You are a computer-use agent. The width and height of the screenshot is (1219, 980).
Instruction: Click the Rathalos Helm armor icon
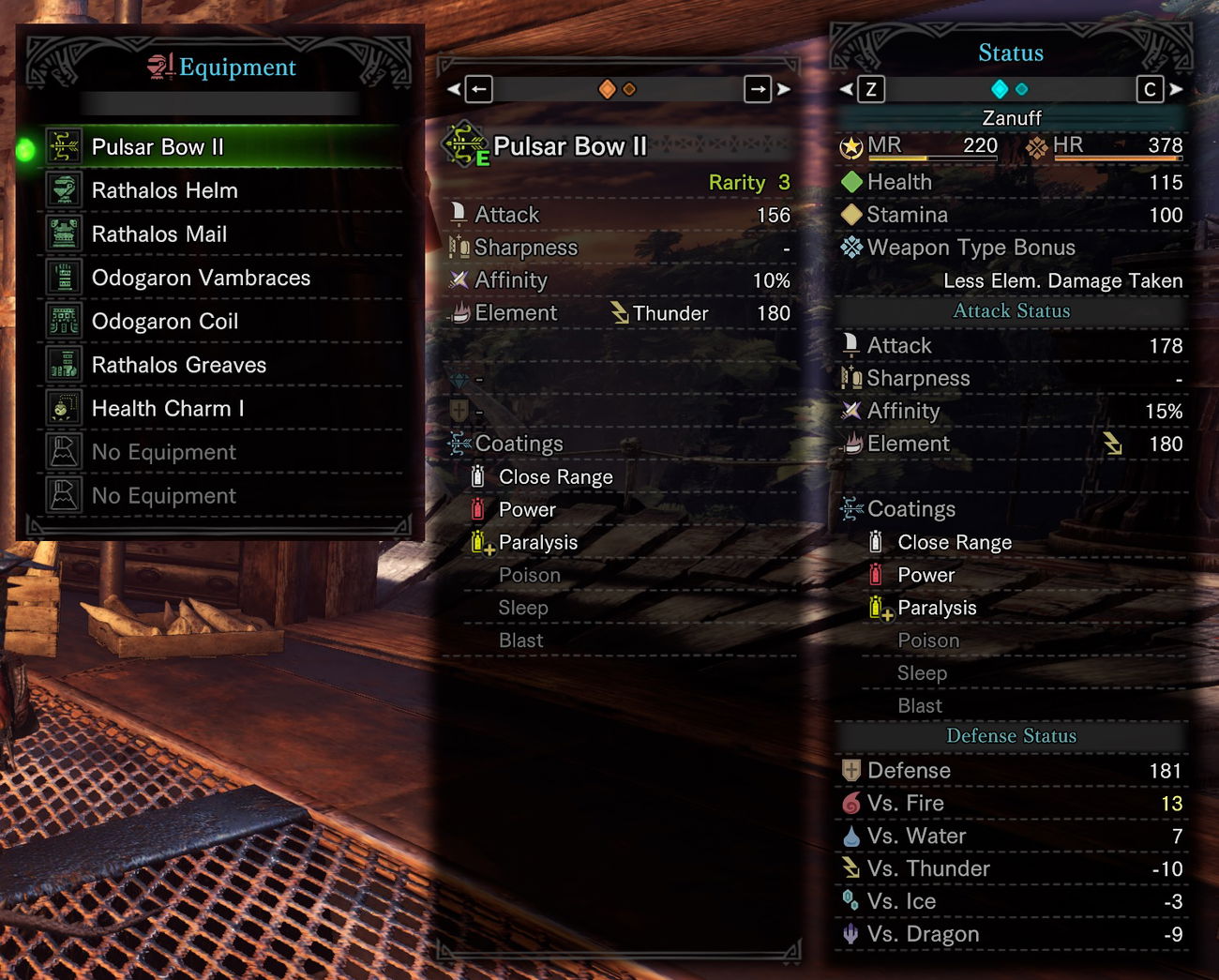62,190
